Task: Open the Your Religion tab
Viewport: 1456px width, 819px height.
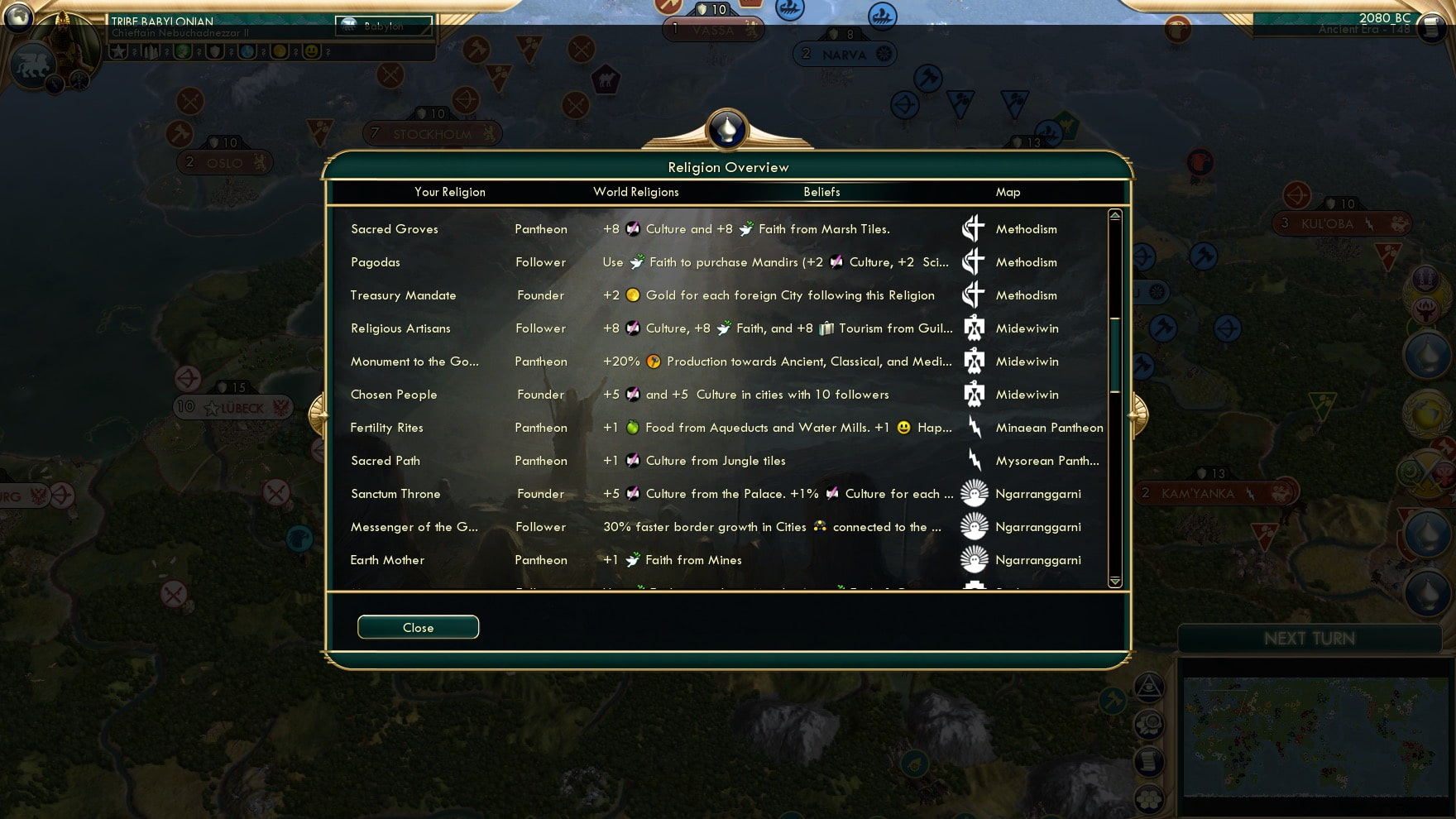Action: point(450,192)
